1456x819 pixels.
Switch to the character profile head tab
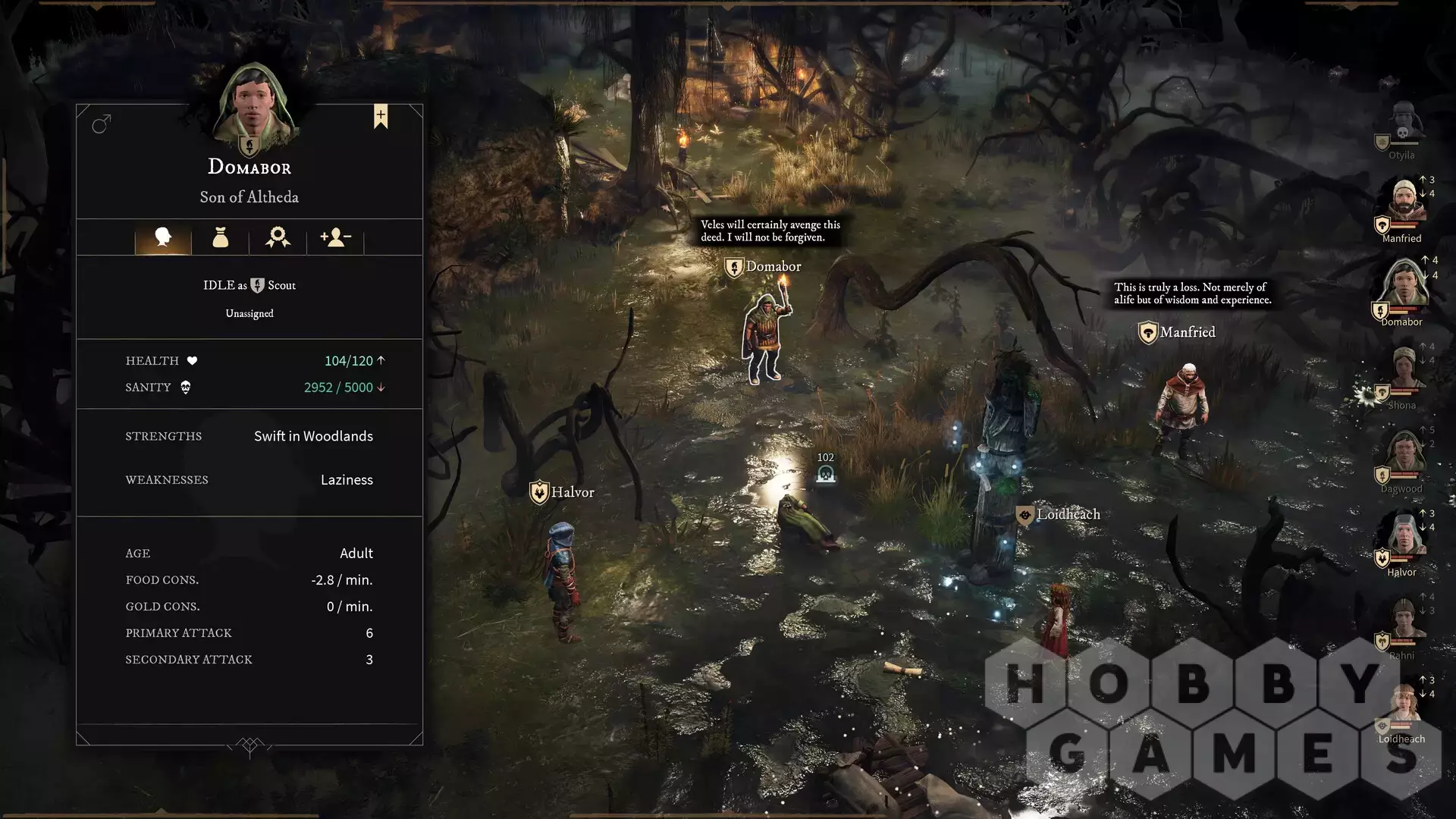coord(163,237)
